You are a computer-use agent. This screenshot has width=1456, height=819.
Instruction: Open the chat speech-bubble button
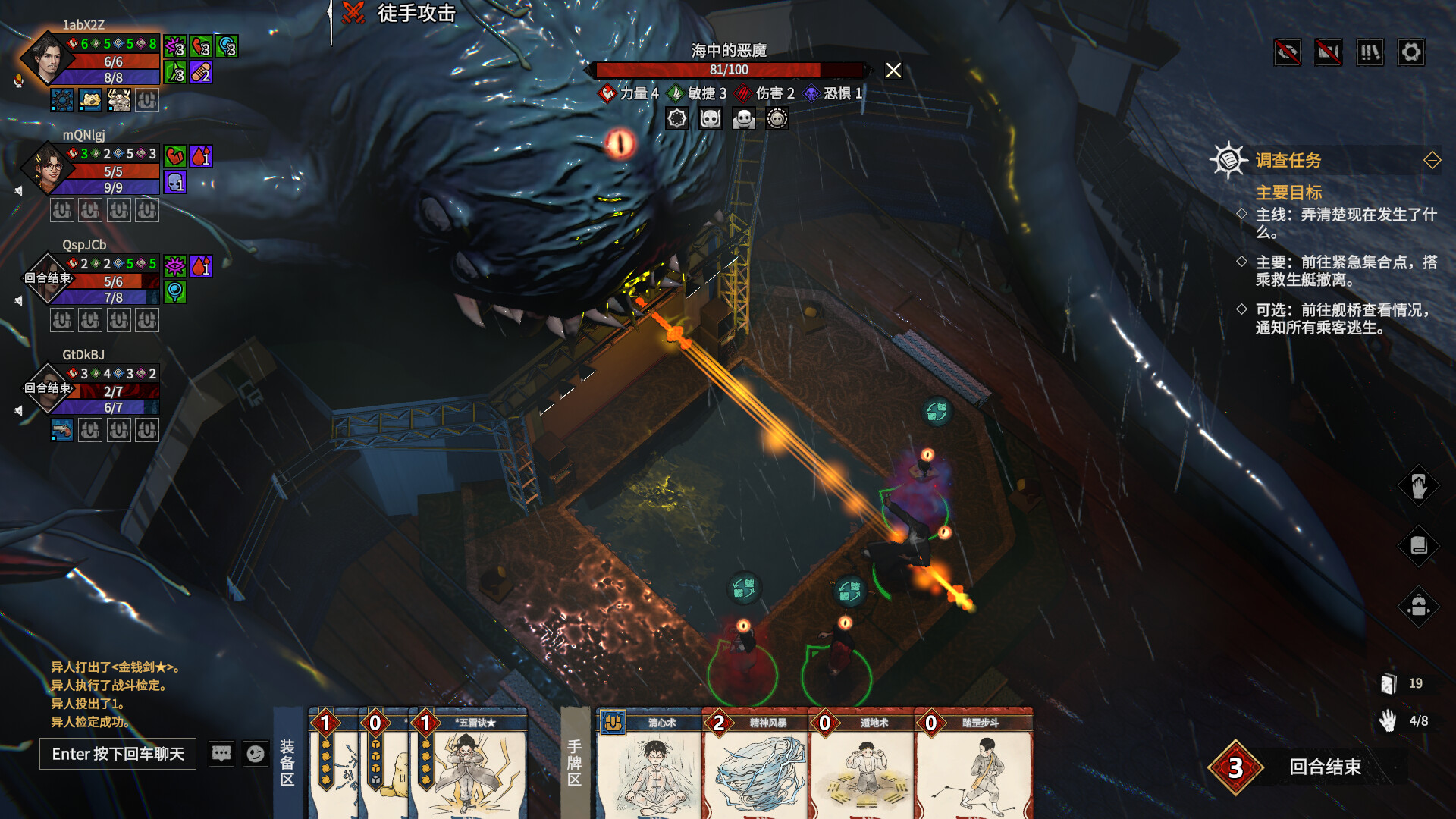click(221, 754)
